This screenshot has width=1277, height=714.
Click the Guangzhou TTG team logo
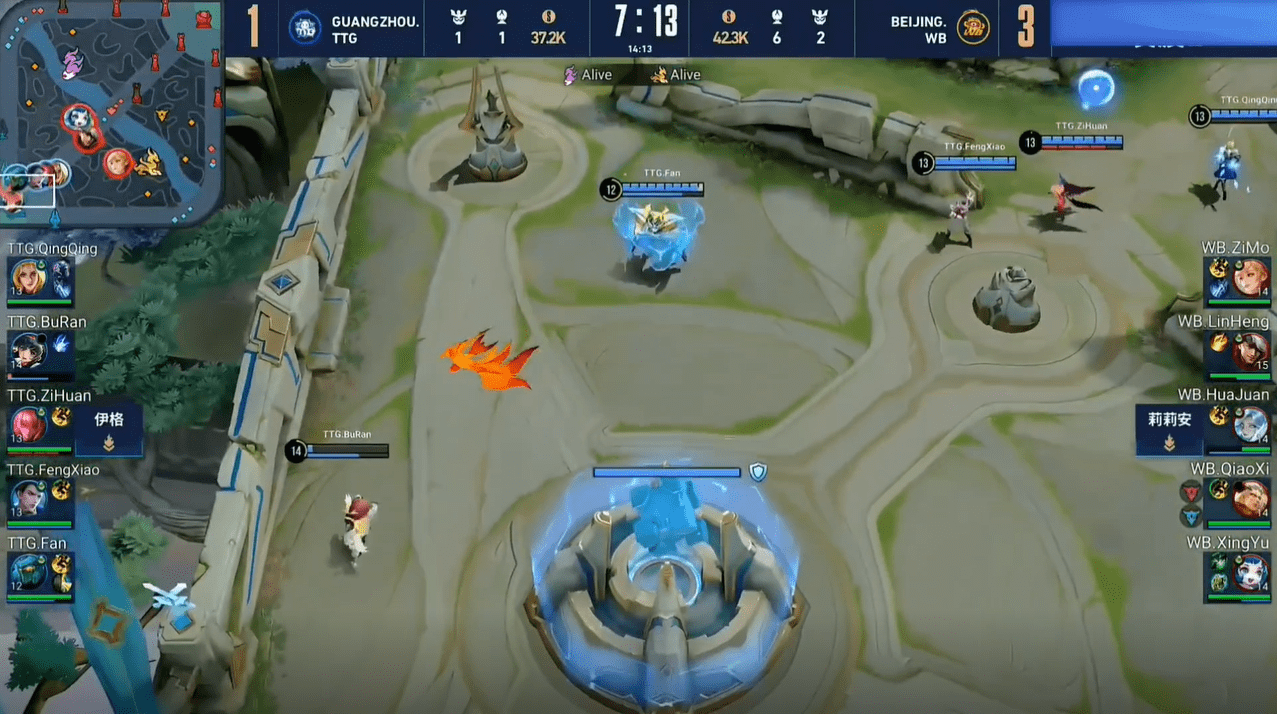pyautogui.click(x=305, y=27)
